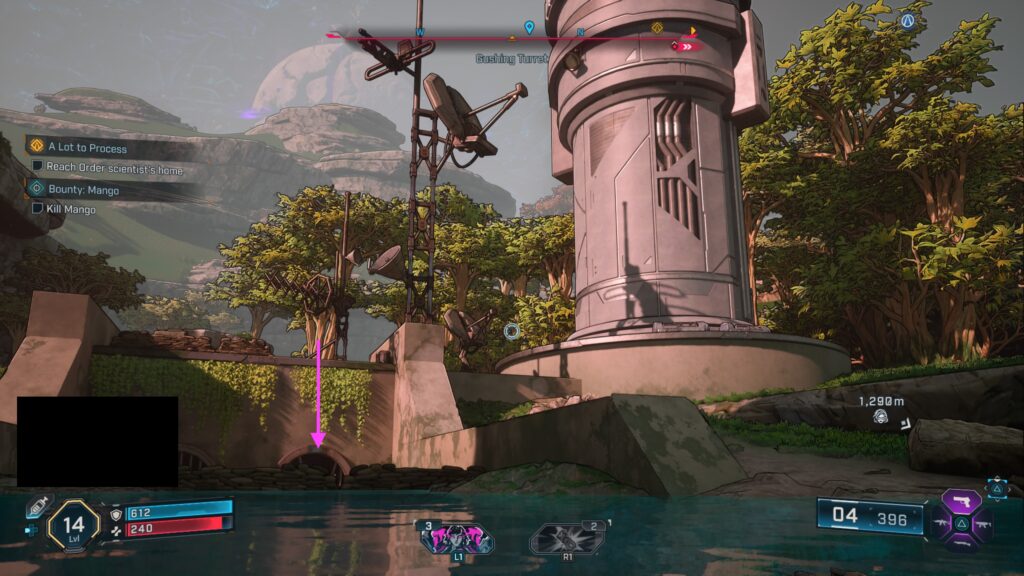Click the vault symbol marker in sky
Viewport: 1024px width, 576px height.
pyautogui.click(x=908, y=20)
